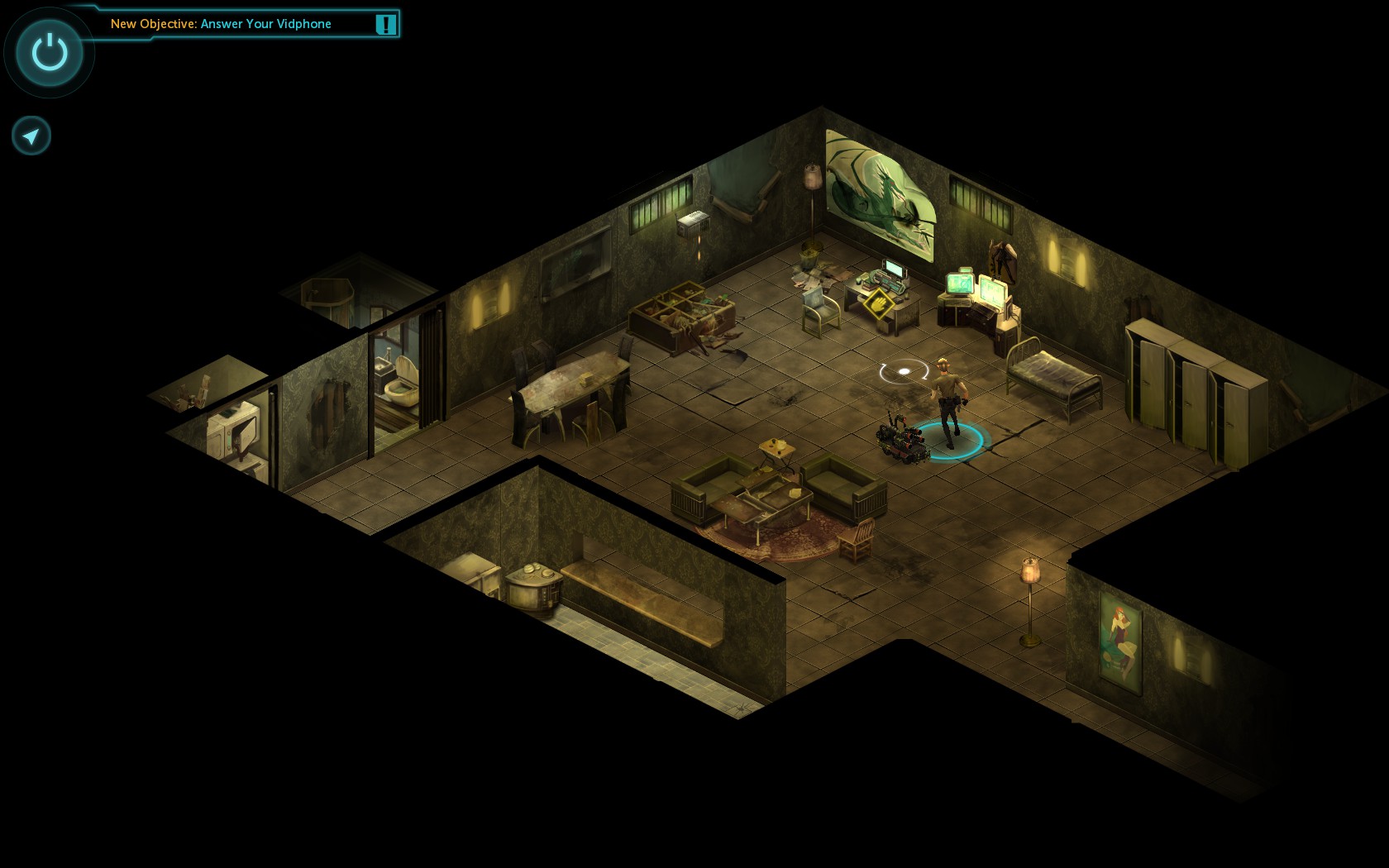Click the navigation arrow icon
The width and height of the screenshot is (1389, 868).
click(31, 136)
